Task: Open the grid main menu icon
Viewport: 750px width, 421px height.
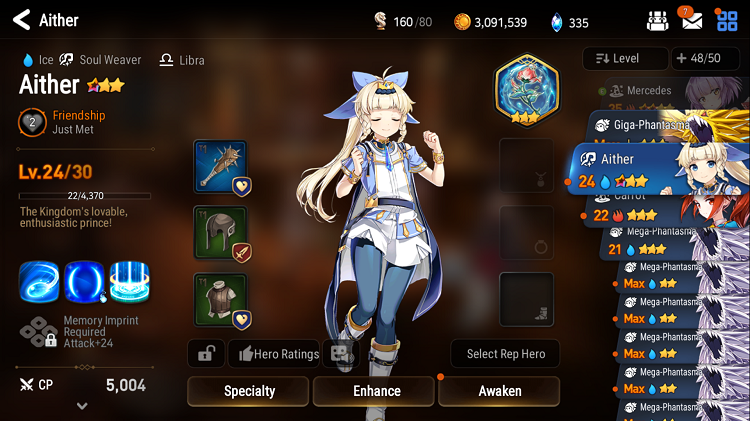Action: coord(727,20)
